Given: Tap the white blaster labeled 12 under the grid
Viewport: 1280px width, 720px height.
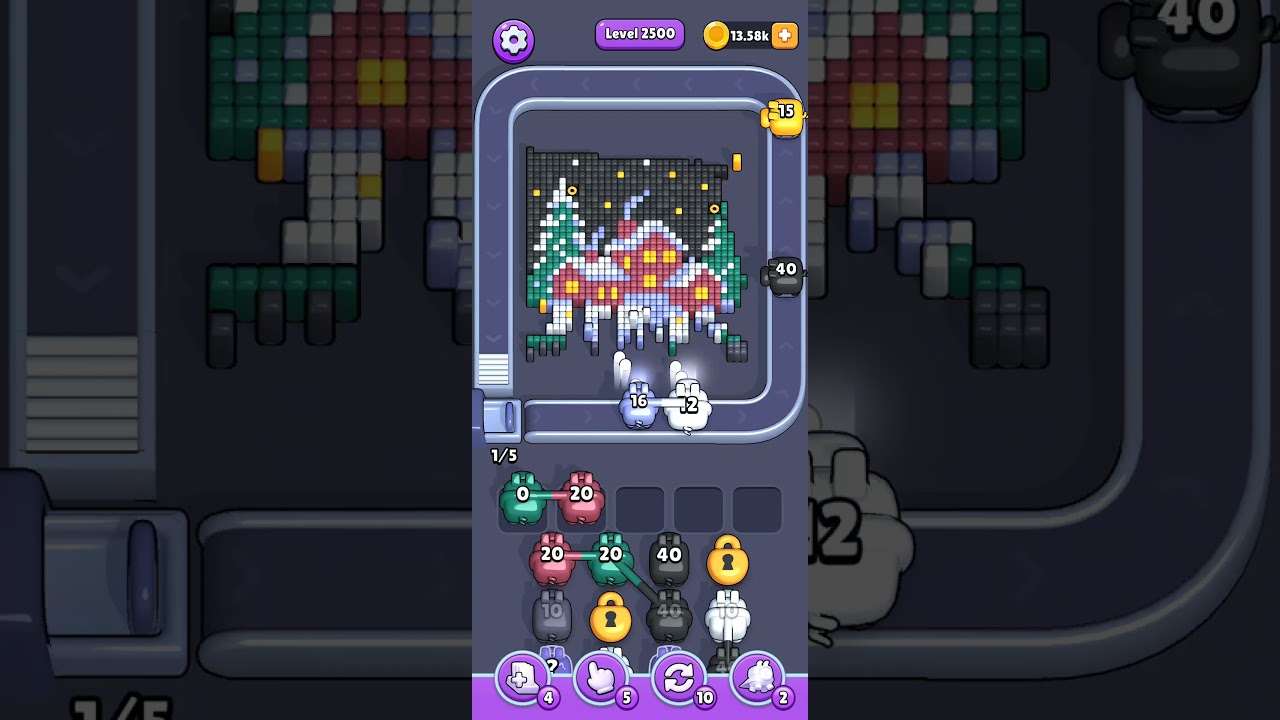Looking at the screenshot, I should click(690, 407).
